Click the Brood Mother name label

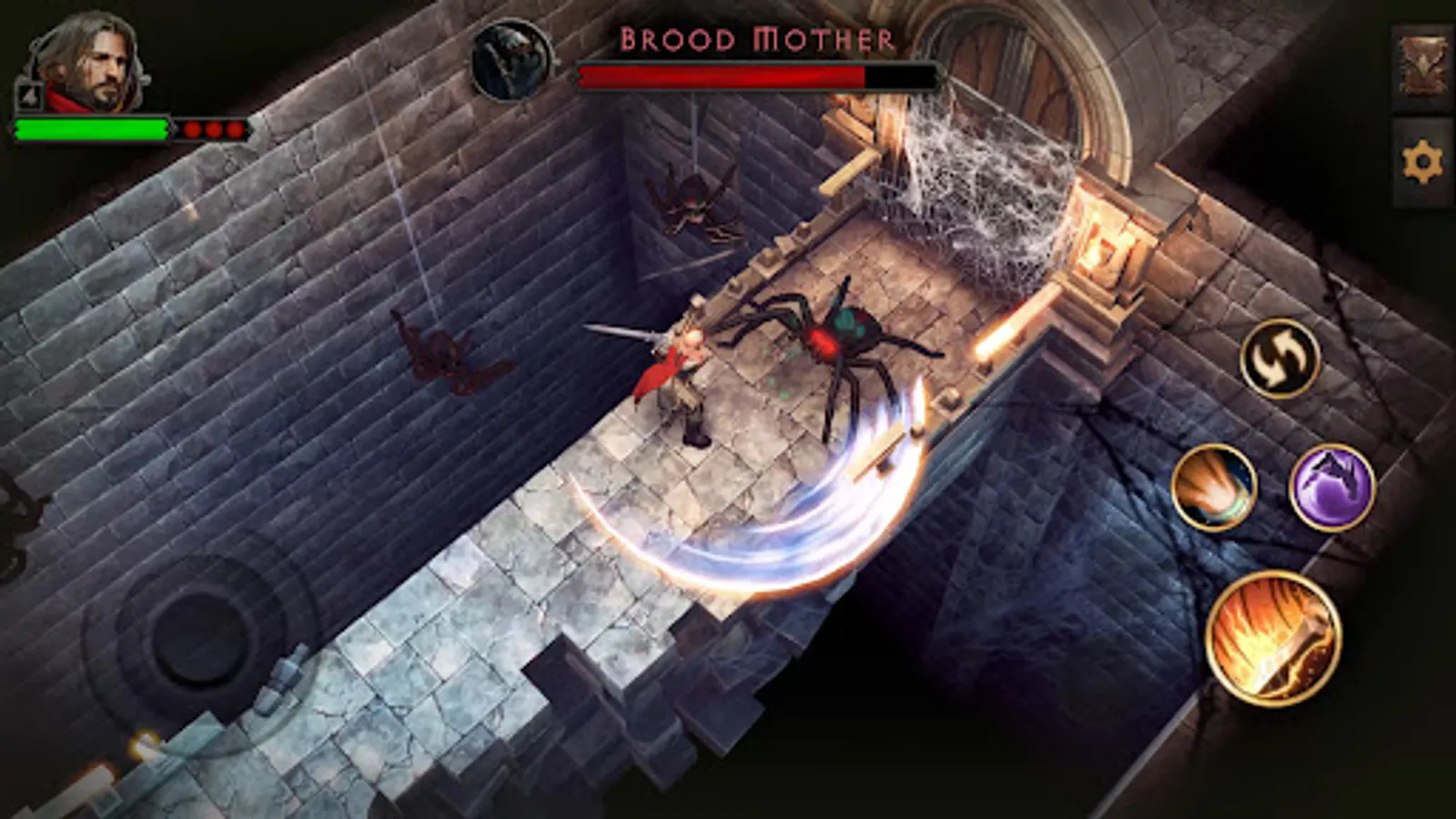pyautogui.click(x=758, y=36)
